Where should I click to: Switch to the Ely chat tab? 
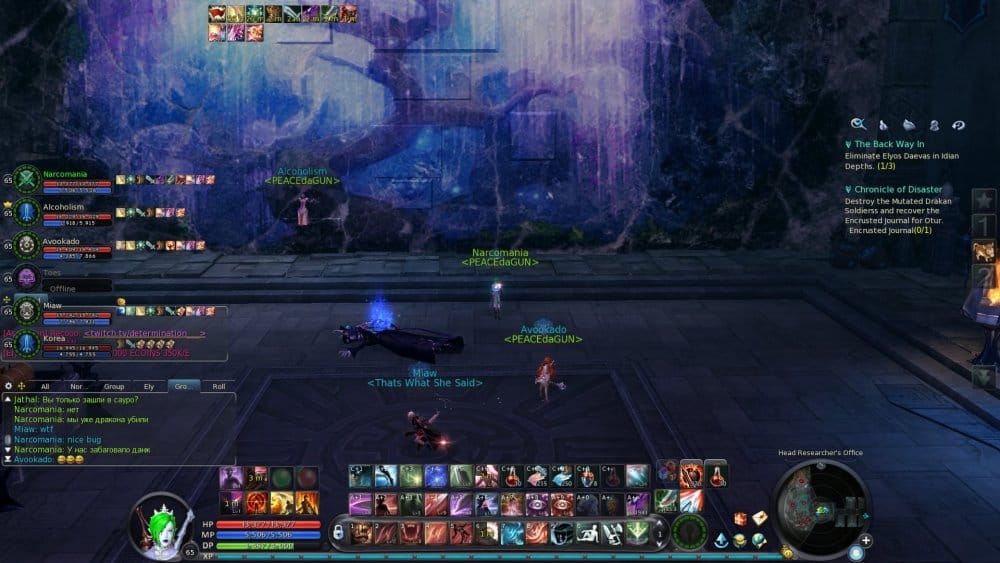click(149, 385)
